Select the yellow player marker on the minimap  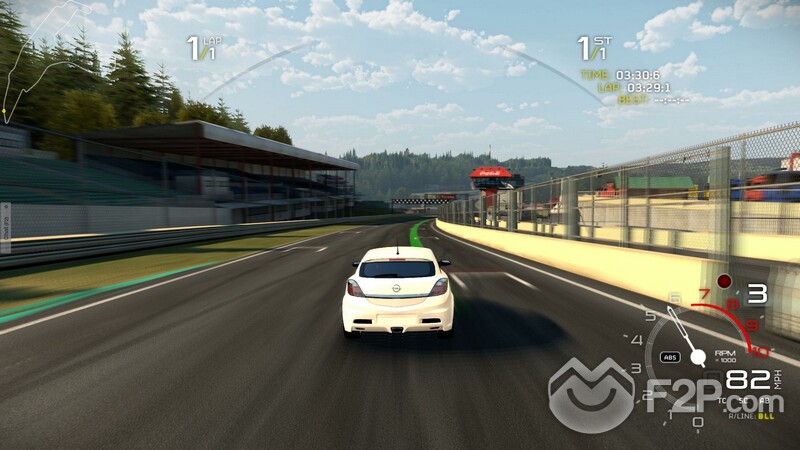[x=5, y=111]
